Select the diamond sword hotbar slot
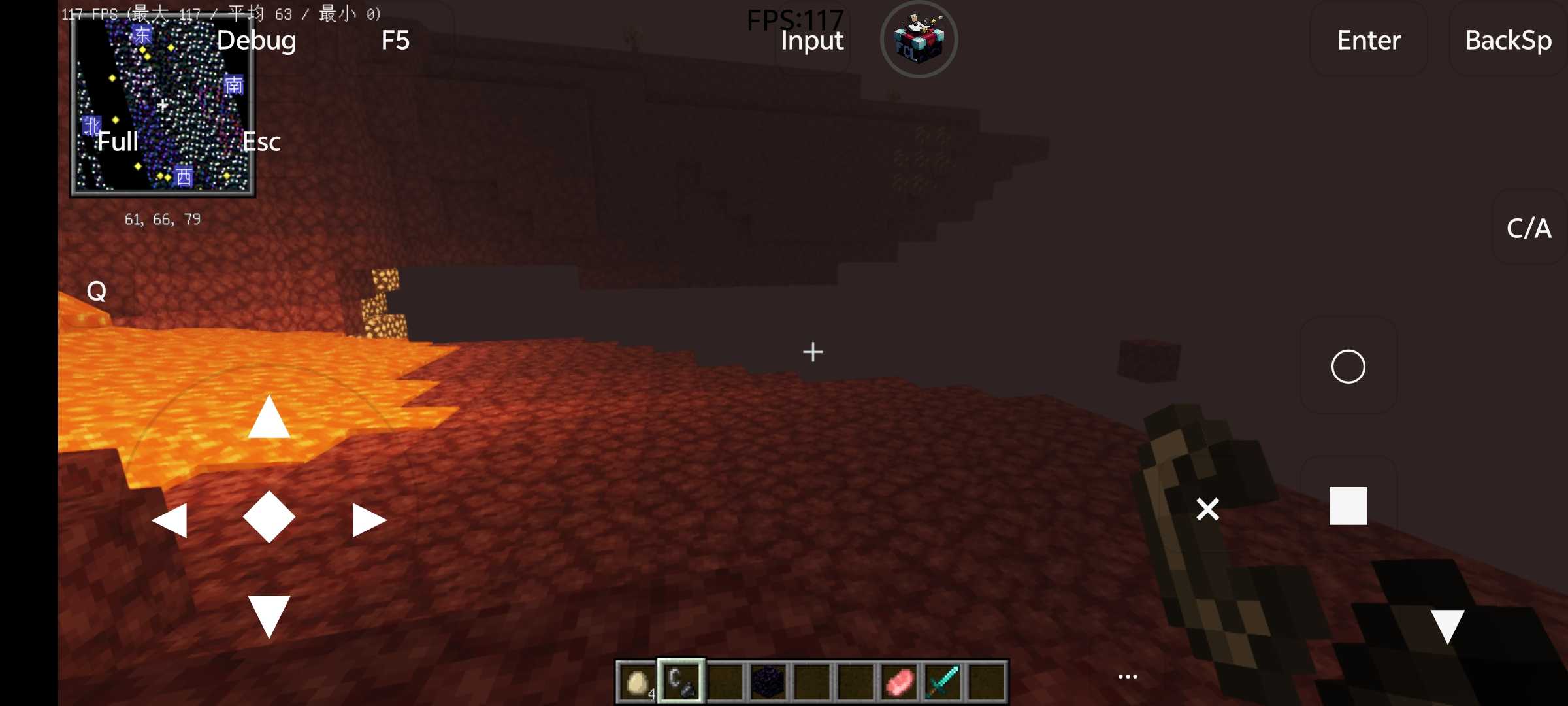 (943, 682)
